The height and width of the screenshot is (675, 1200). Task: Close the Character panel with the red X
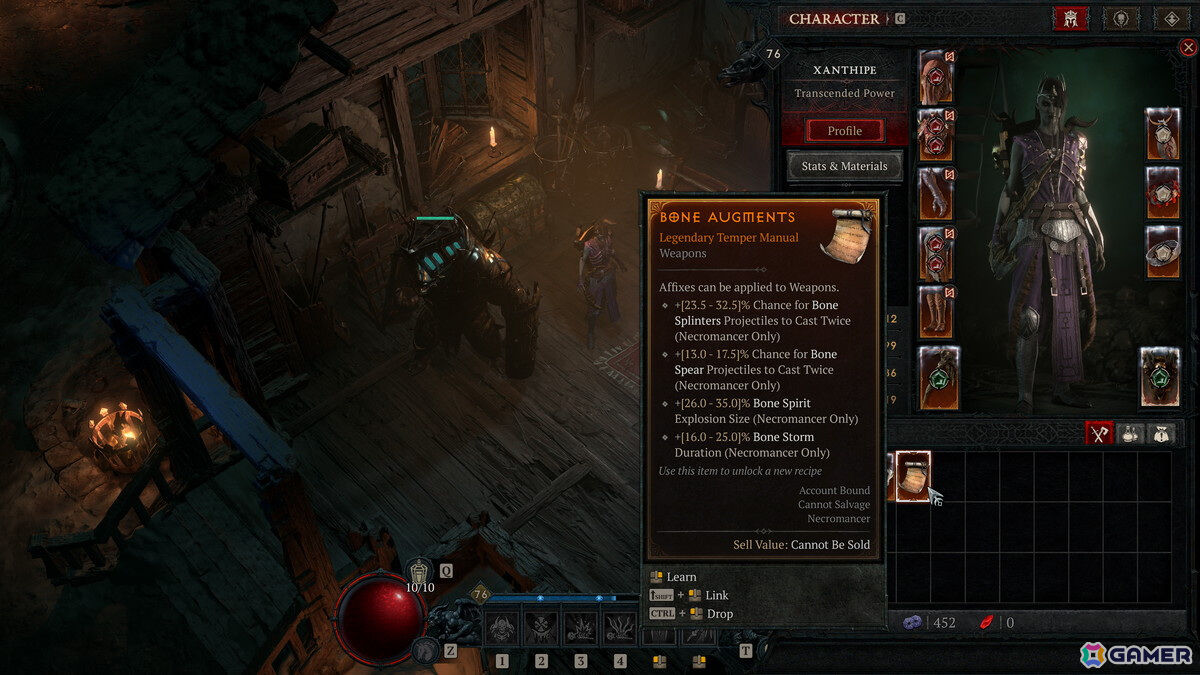click(x=1188, y=47)
